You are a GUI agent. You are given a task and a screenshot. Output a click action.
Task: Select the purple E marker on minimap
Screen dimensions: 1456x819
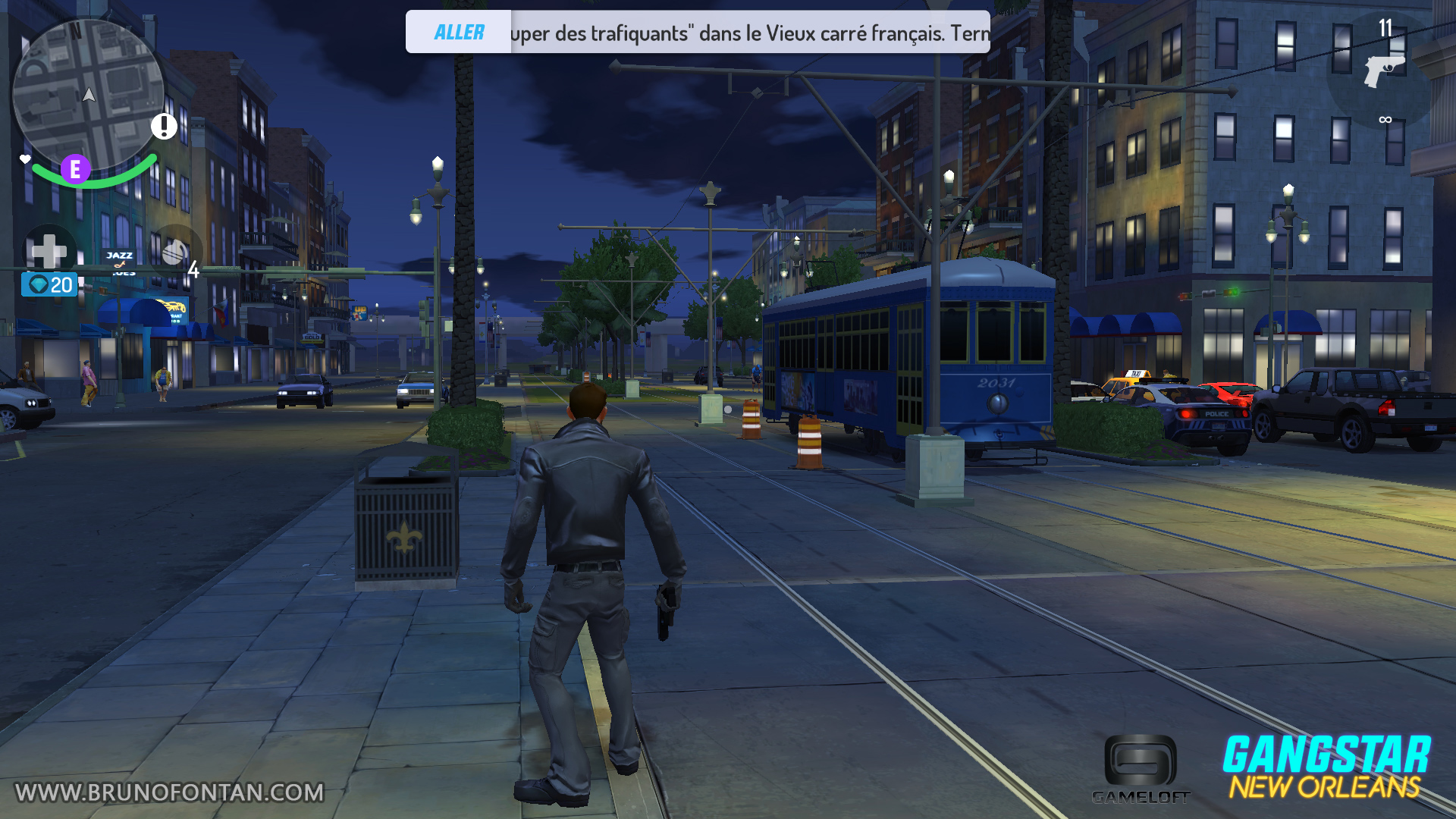75,169
